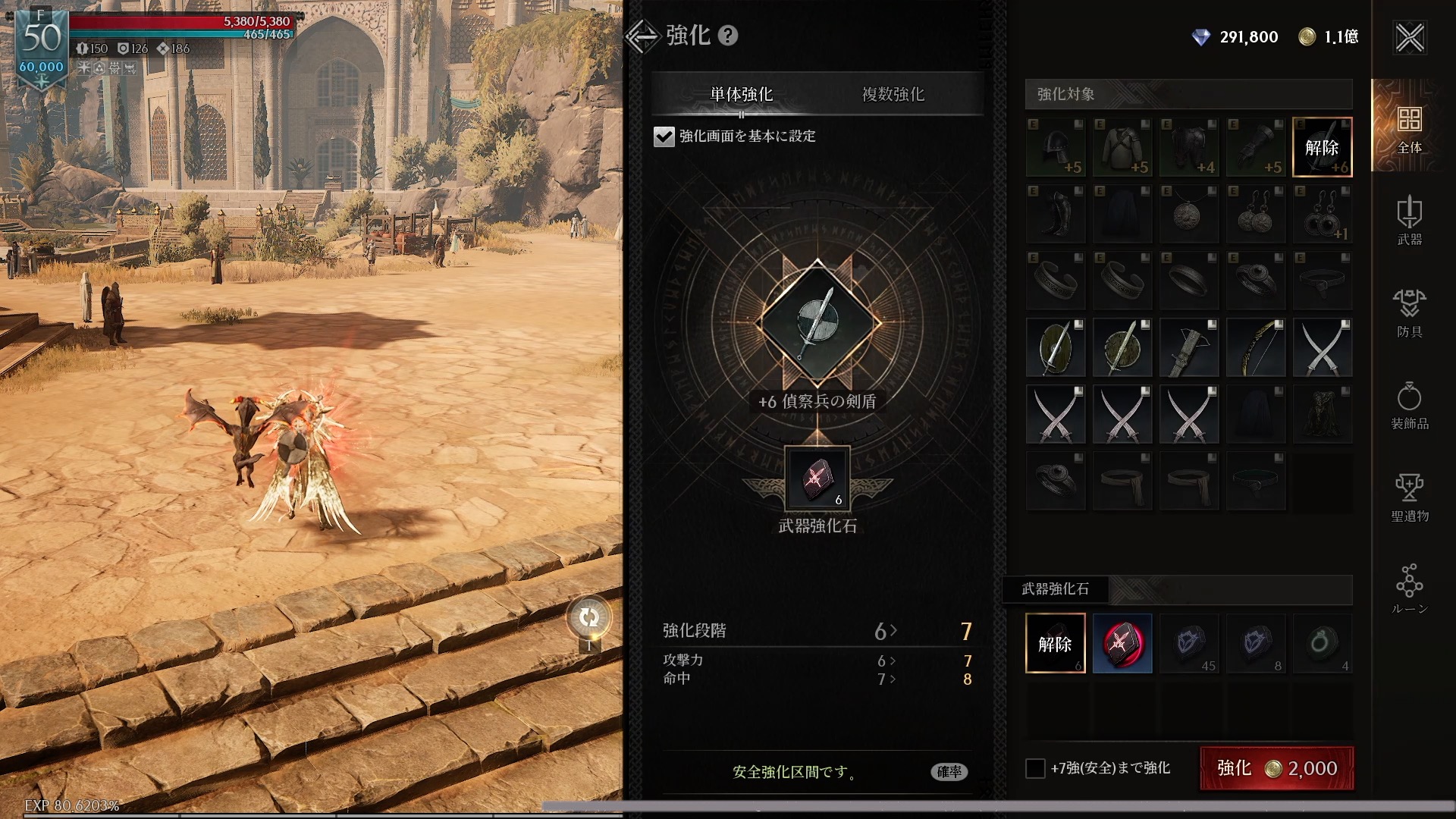The height and width of the screenshot is (819, 1456).
Task: Remove the 武器強化石 with 解除 tile
Action: click(1055, 643)
